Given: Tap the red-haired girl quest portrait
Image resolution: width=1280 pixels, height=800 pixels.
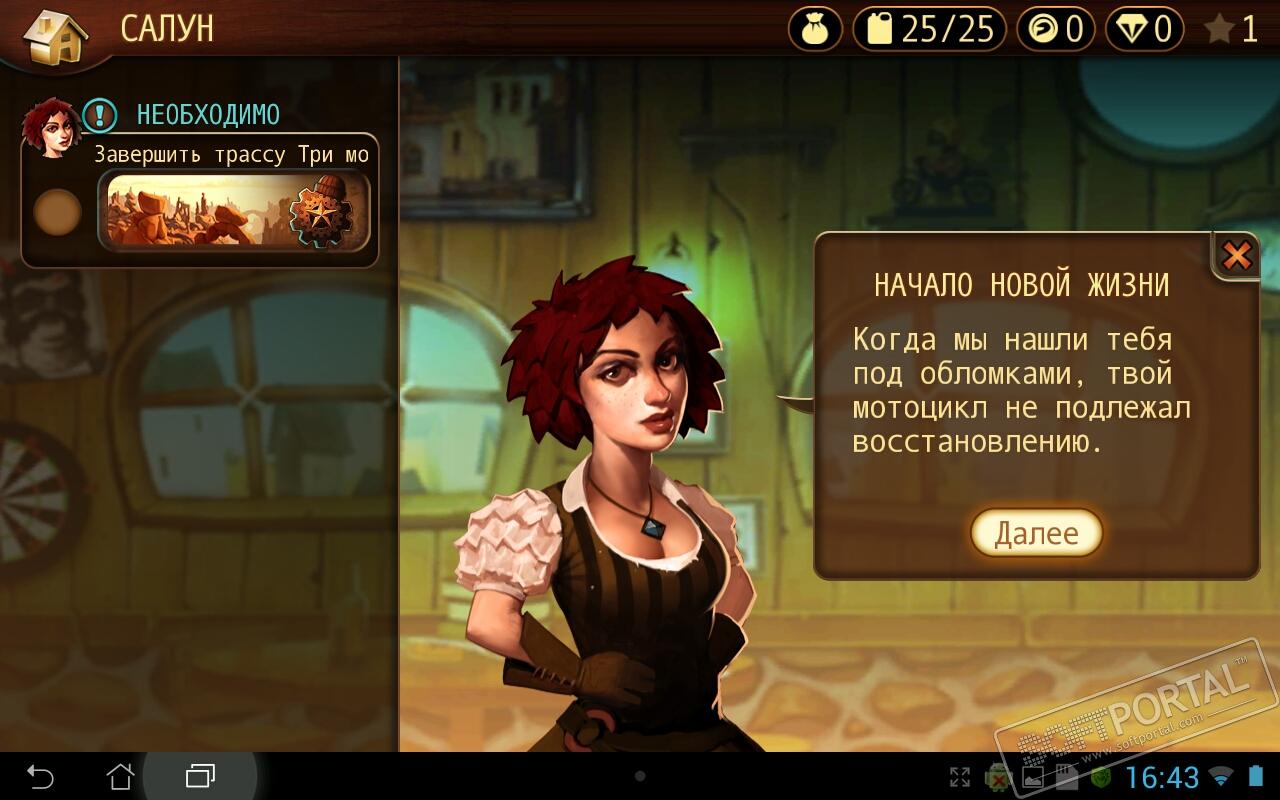Looking at the screenshot, I should [x=51, y=127].
